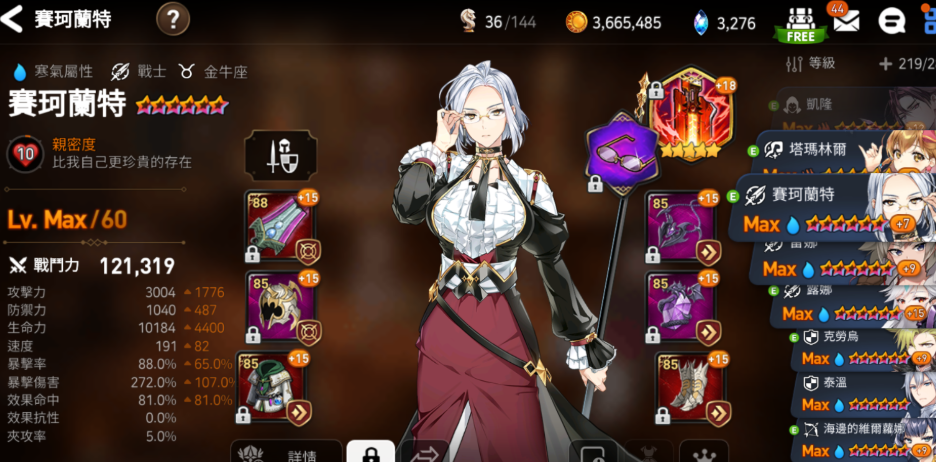Open the sword-and-shield equipment management button

click(x=275, y=154)
